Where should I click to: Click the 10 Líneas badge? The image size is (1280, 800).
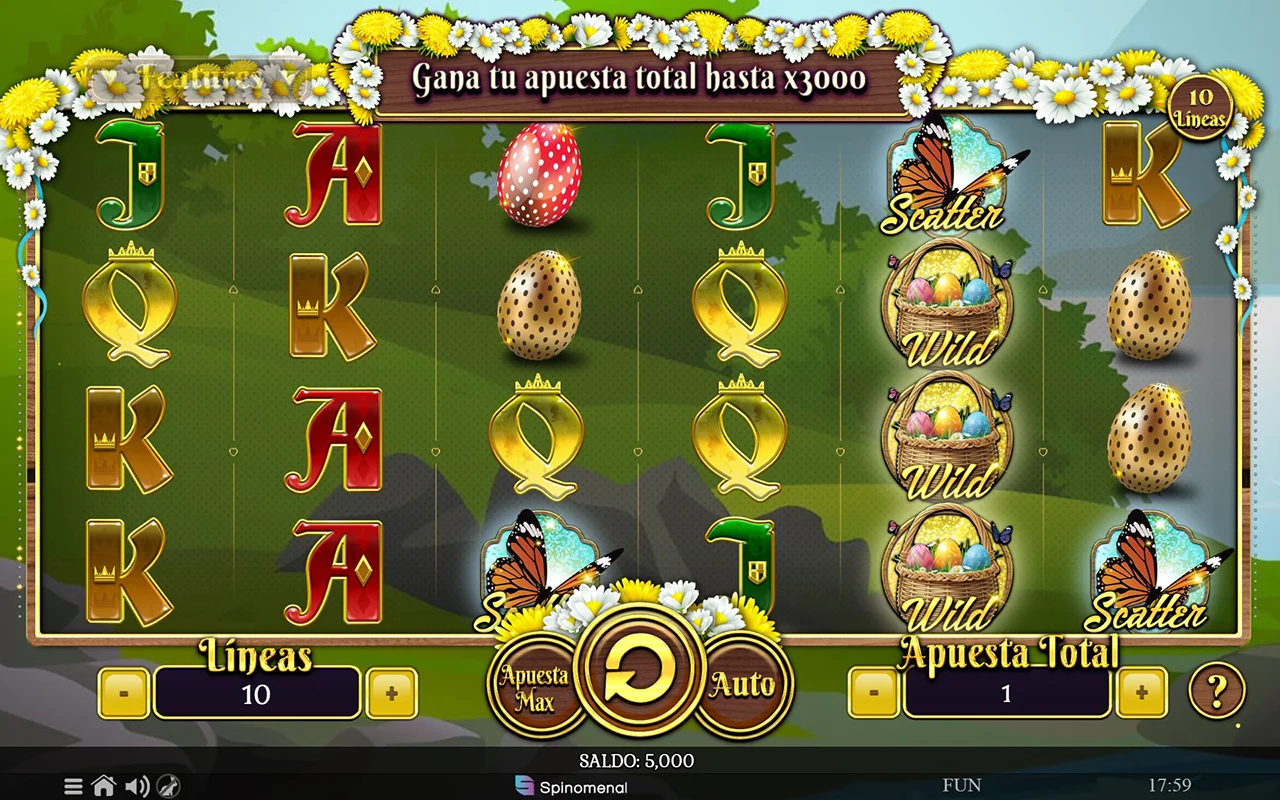click(1200, 107)
